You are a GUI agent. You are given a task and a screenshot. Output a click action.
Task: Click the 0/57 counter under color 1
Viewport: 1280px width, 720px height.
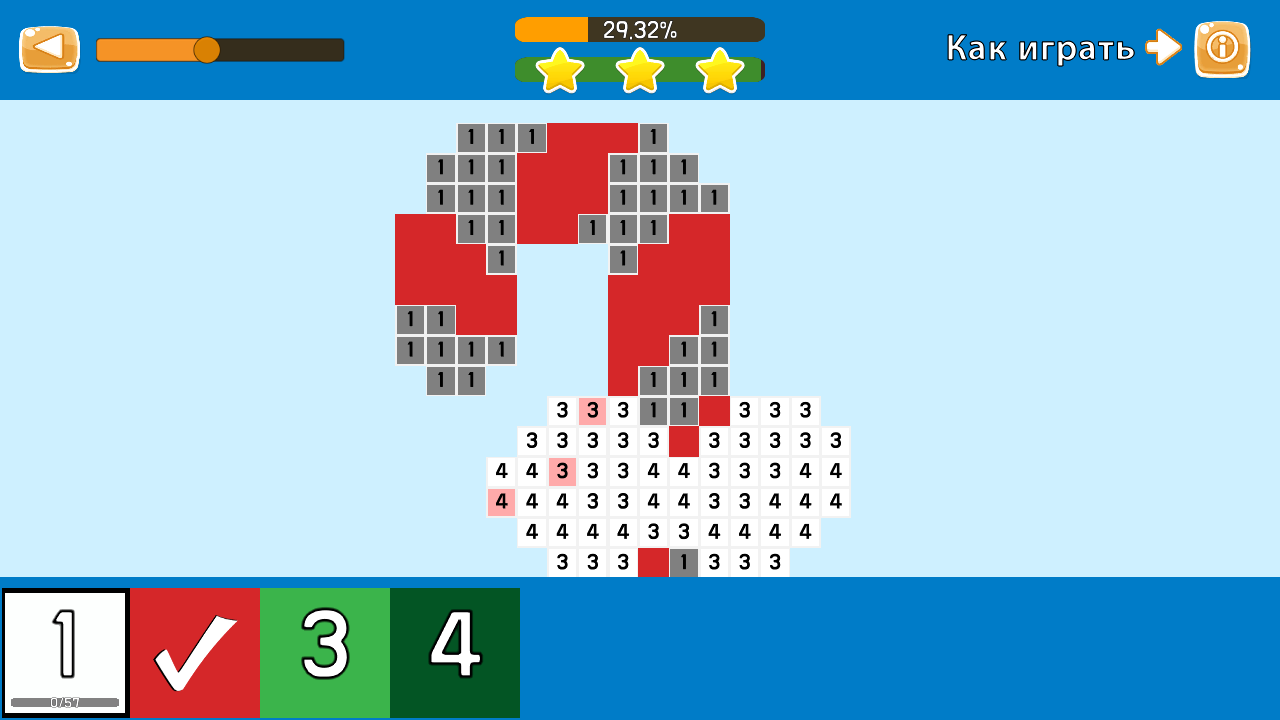[x=65, y=703]
